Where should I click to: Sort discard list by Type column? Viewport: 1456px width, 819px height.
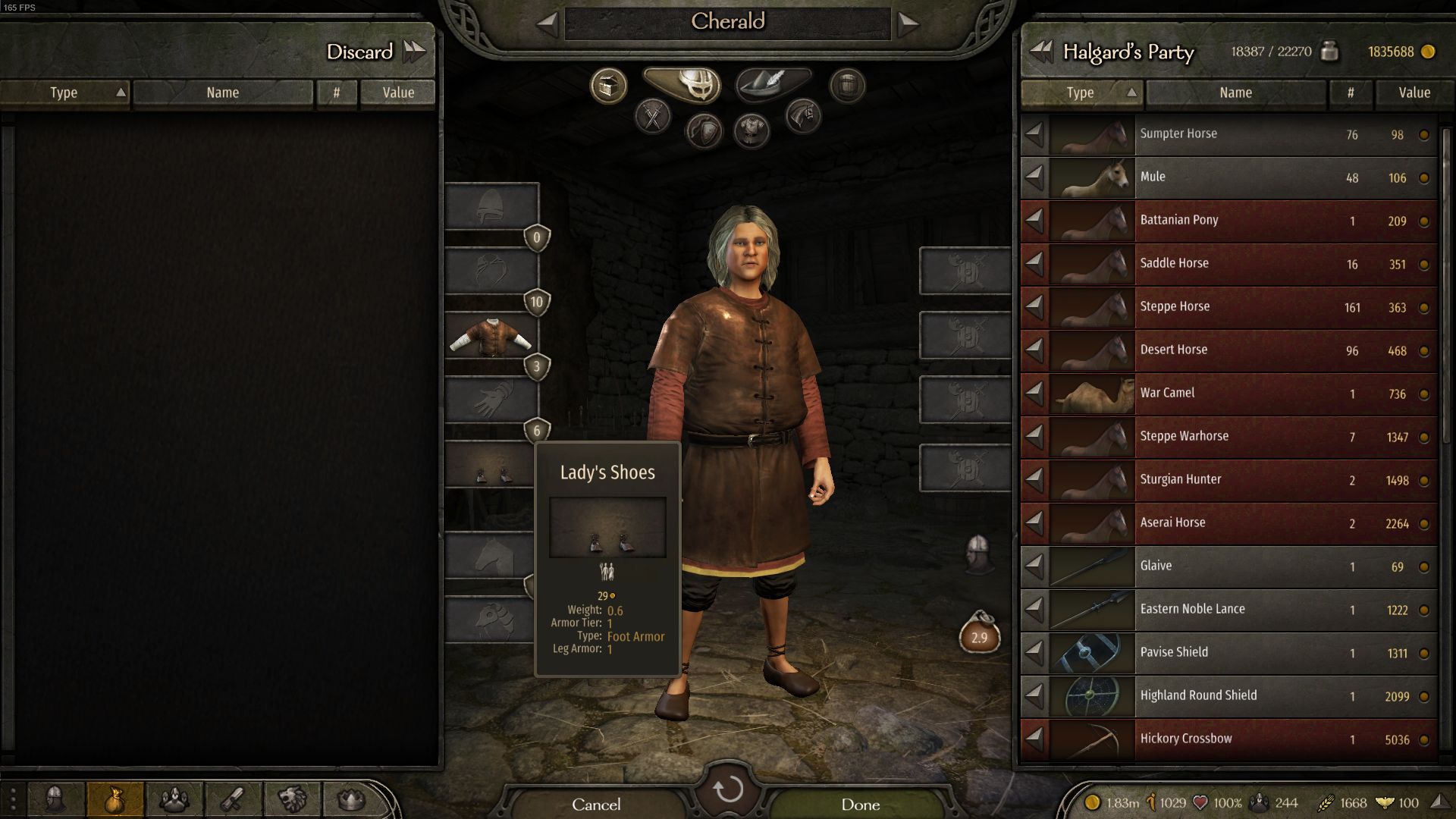64,93
